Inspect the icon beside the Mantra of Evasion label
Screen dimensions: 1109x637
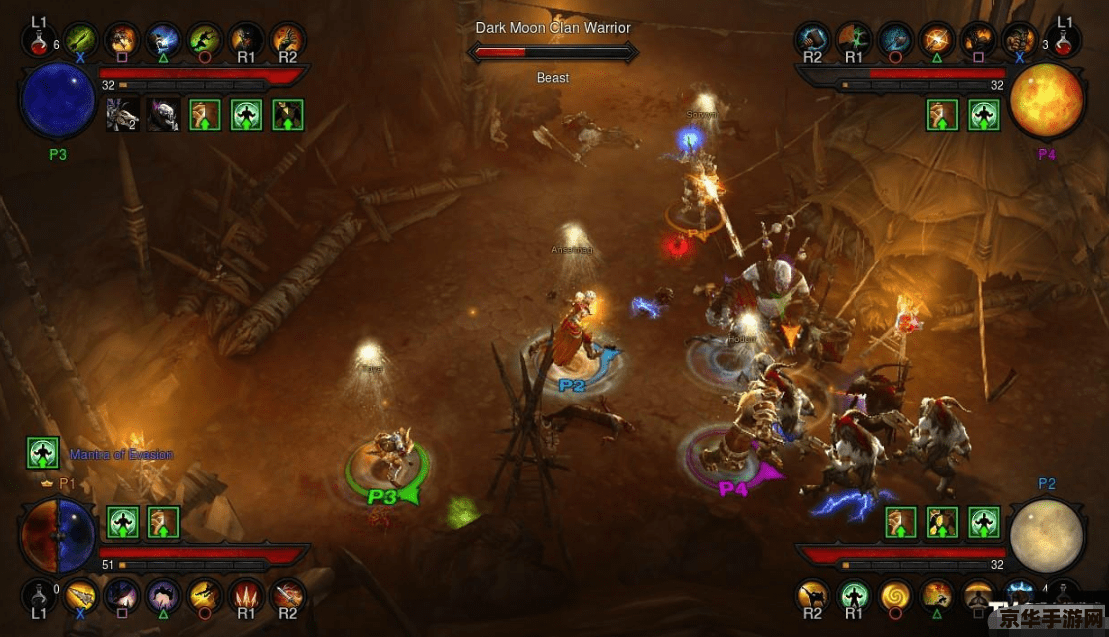point(42,454)
